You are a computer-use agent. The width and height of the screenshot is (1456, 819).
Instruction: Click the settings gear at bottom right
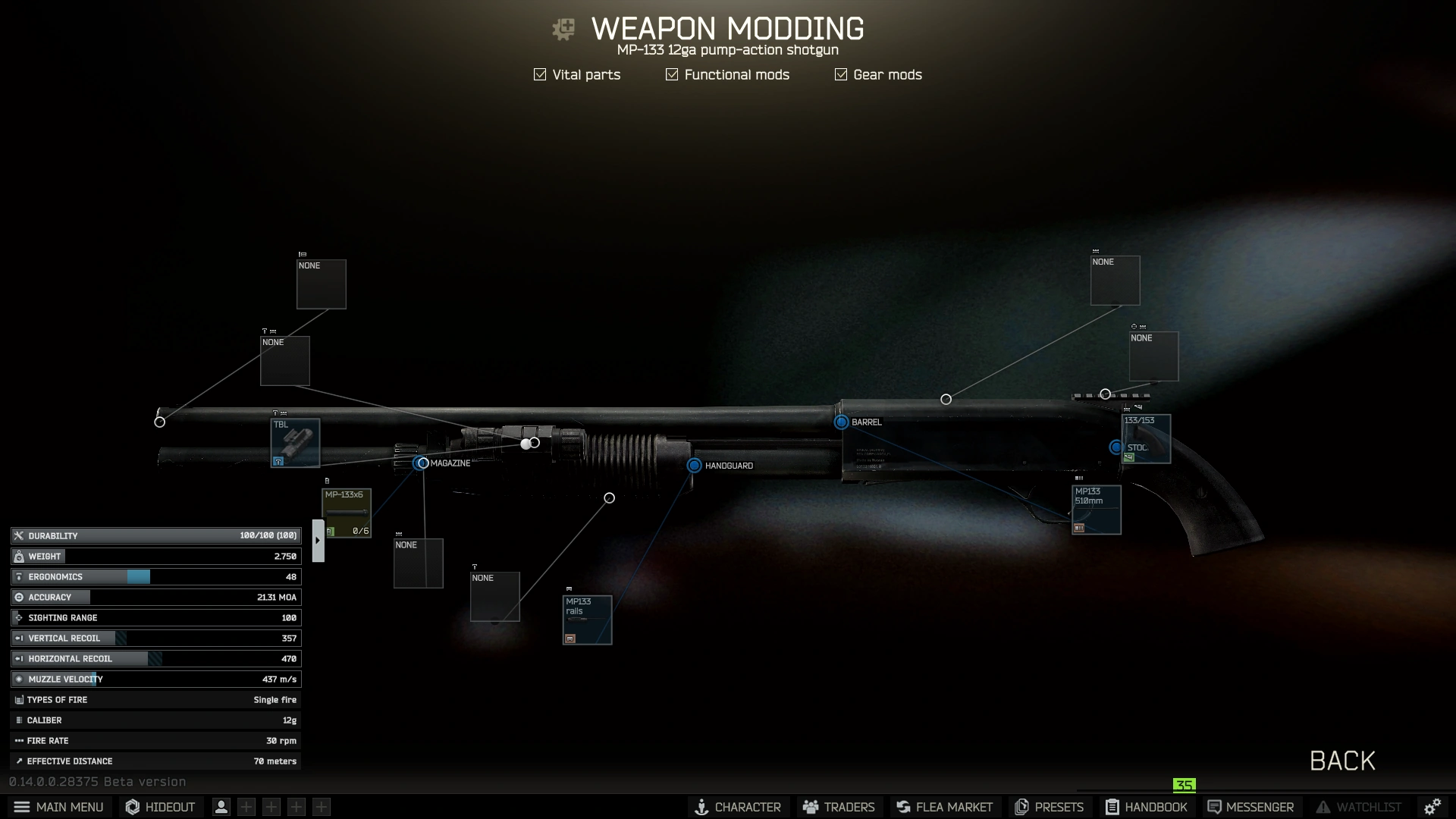tap(1432, 806)
